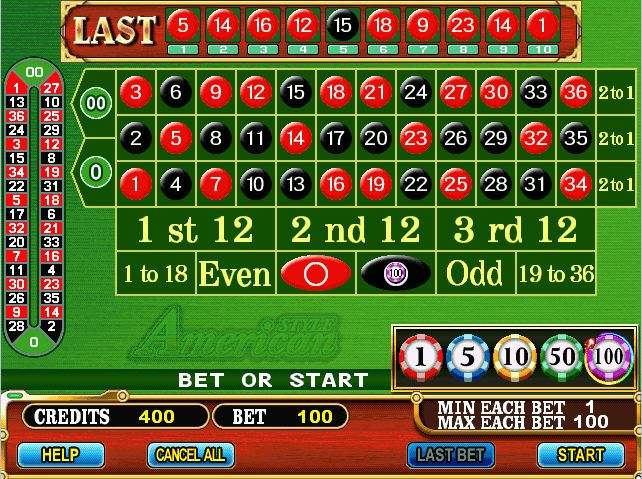The width and height of the screenshot is (642, 479).
Task: Bet on the 1st 12 dozen
Action: 195,230
